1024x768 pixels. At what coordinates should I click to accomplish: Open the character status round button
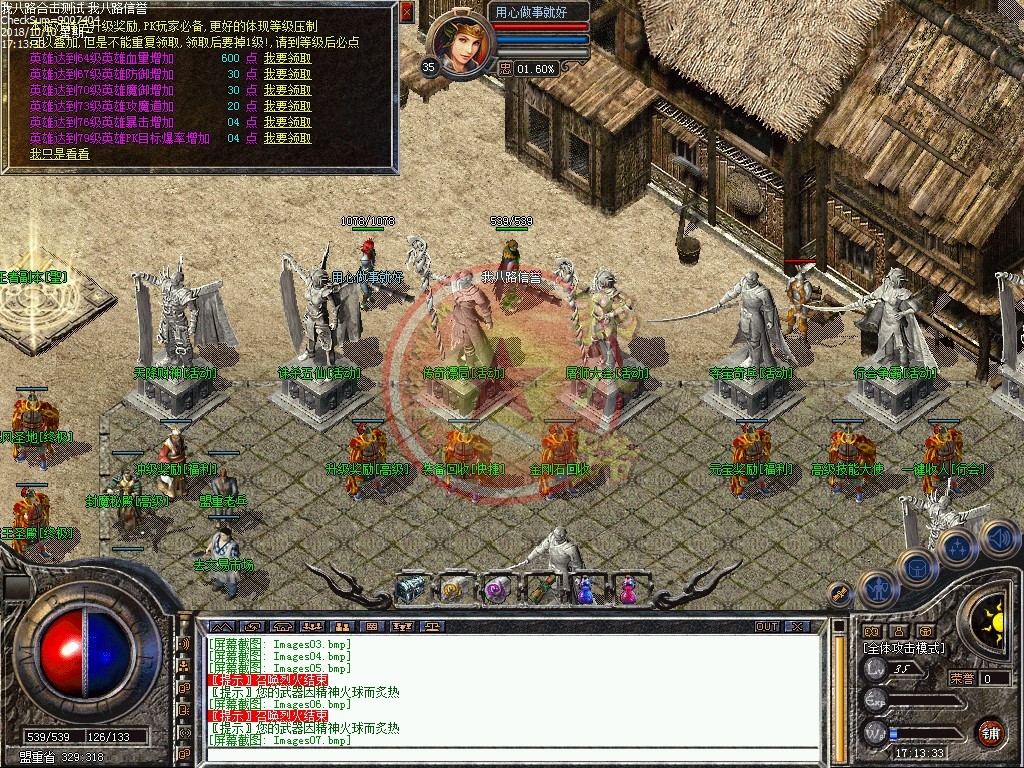click(878, 590)
